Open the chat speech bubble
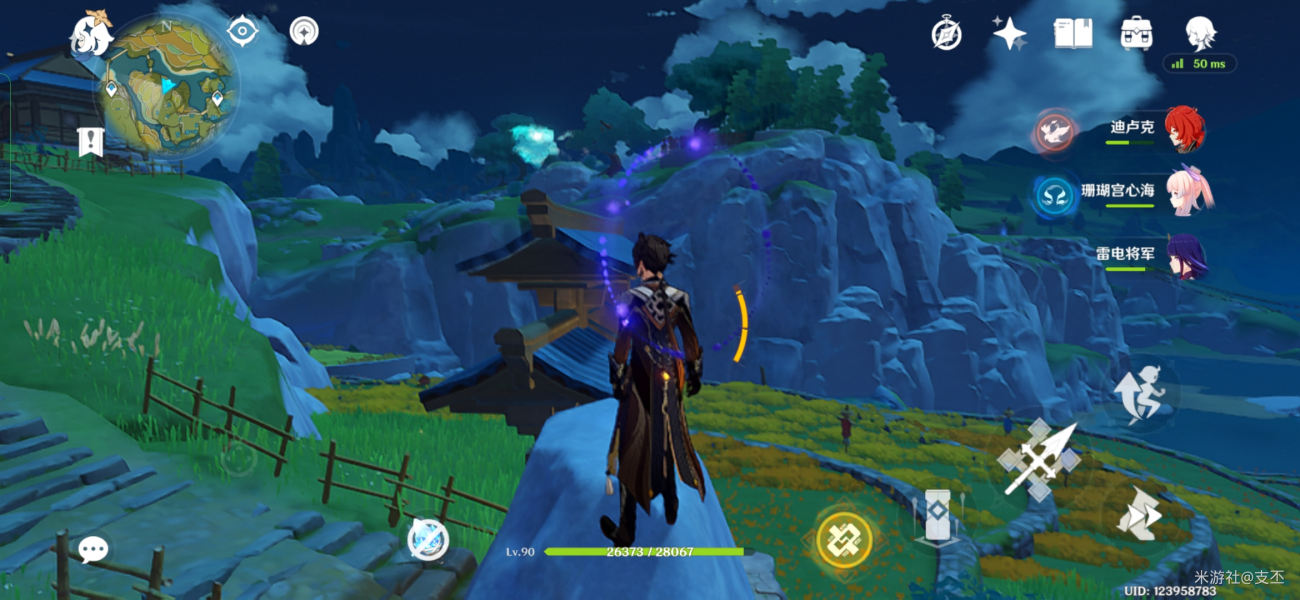This screenshot has height=600, width=1300. [93, 549]
